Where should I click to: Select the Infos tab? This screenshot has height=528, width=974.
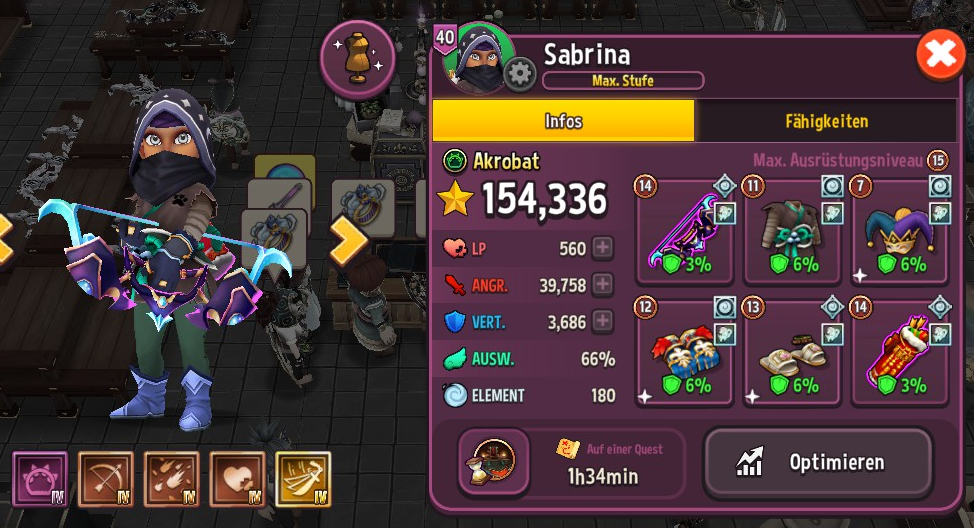(563, 121)
